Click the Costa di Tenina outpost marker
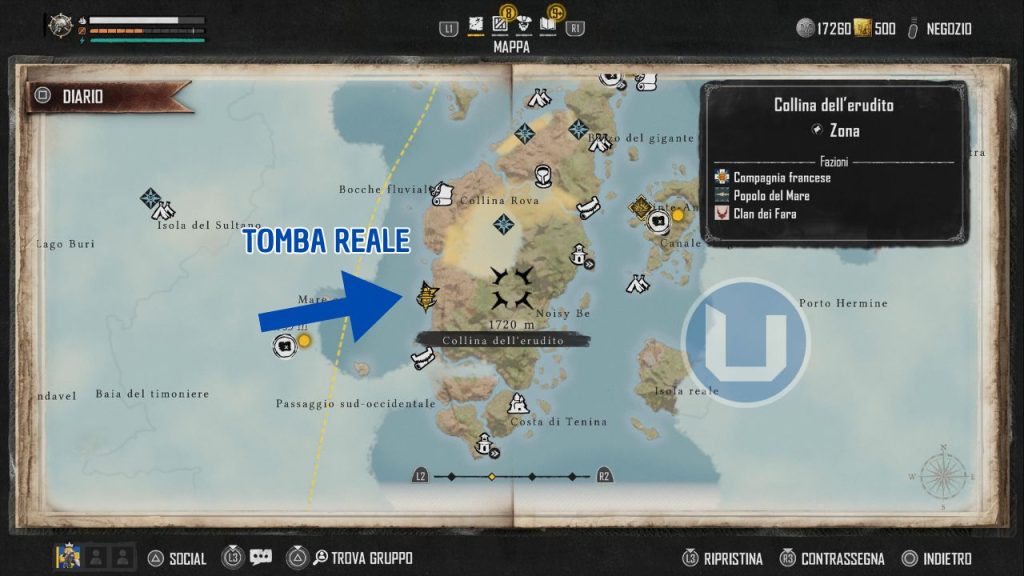The width and height of the screenshot is (1024, 576). click(517, 404)
